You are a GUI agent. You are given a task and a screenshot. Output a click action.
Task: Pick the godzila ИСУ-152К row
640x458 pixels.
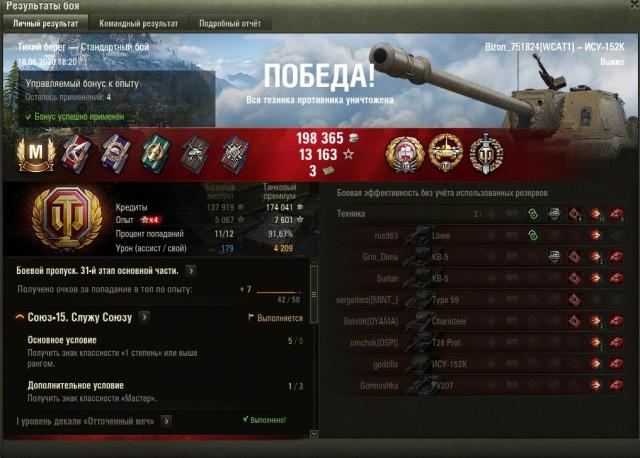[x=480, y=363]
